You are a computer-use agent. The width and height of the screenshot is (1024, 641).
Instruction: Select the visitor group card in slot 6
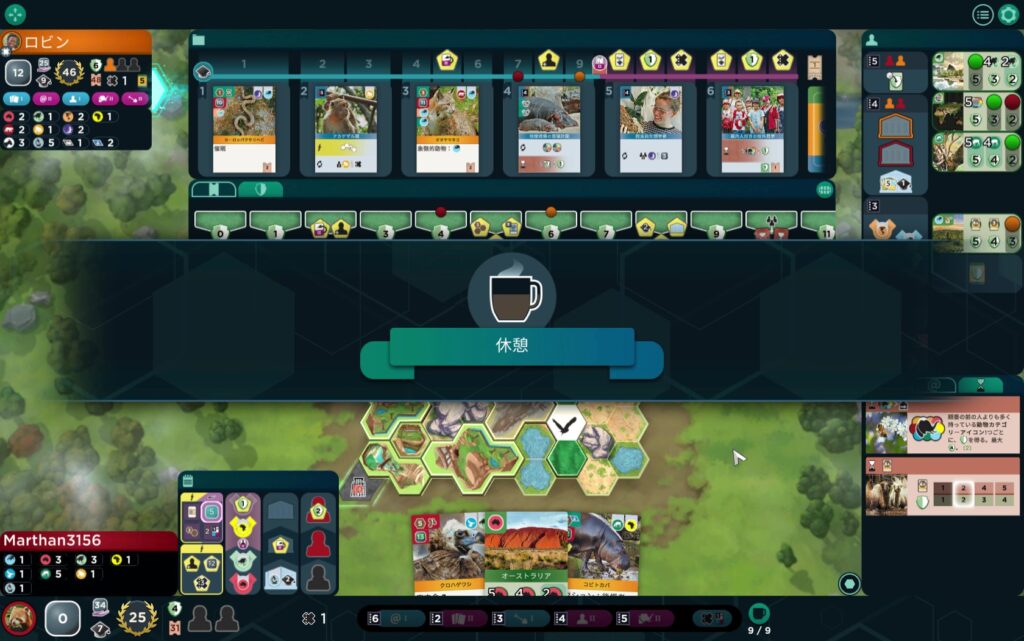pos(752,128)
